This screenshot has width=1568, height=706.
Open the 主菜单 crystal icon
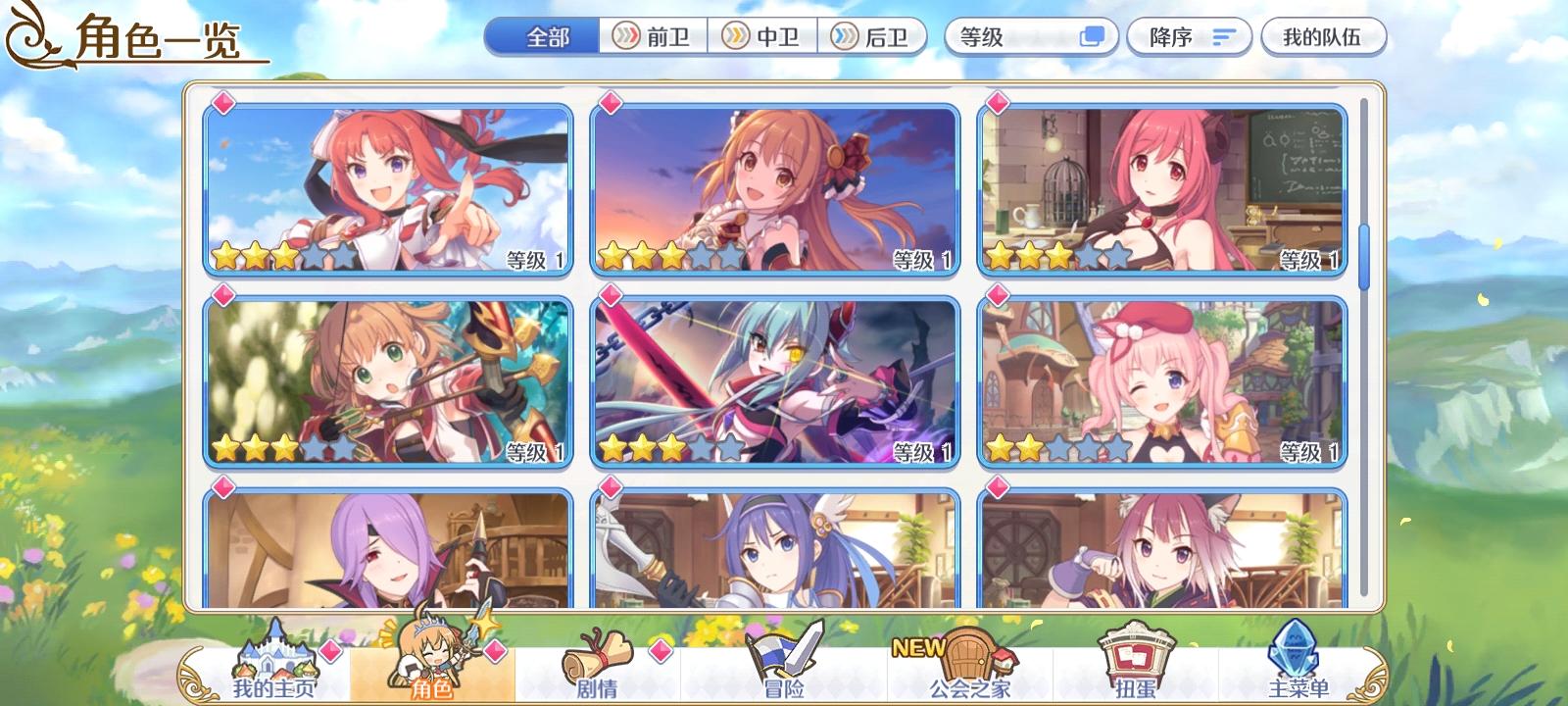[x=1296, y=647]
